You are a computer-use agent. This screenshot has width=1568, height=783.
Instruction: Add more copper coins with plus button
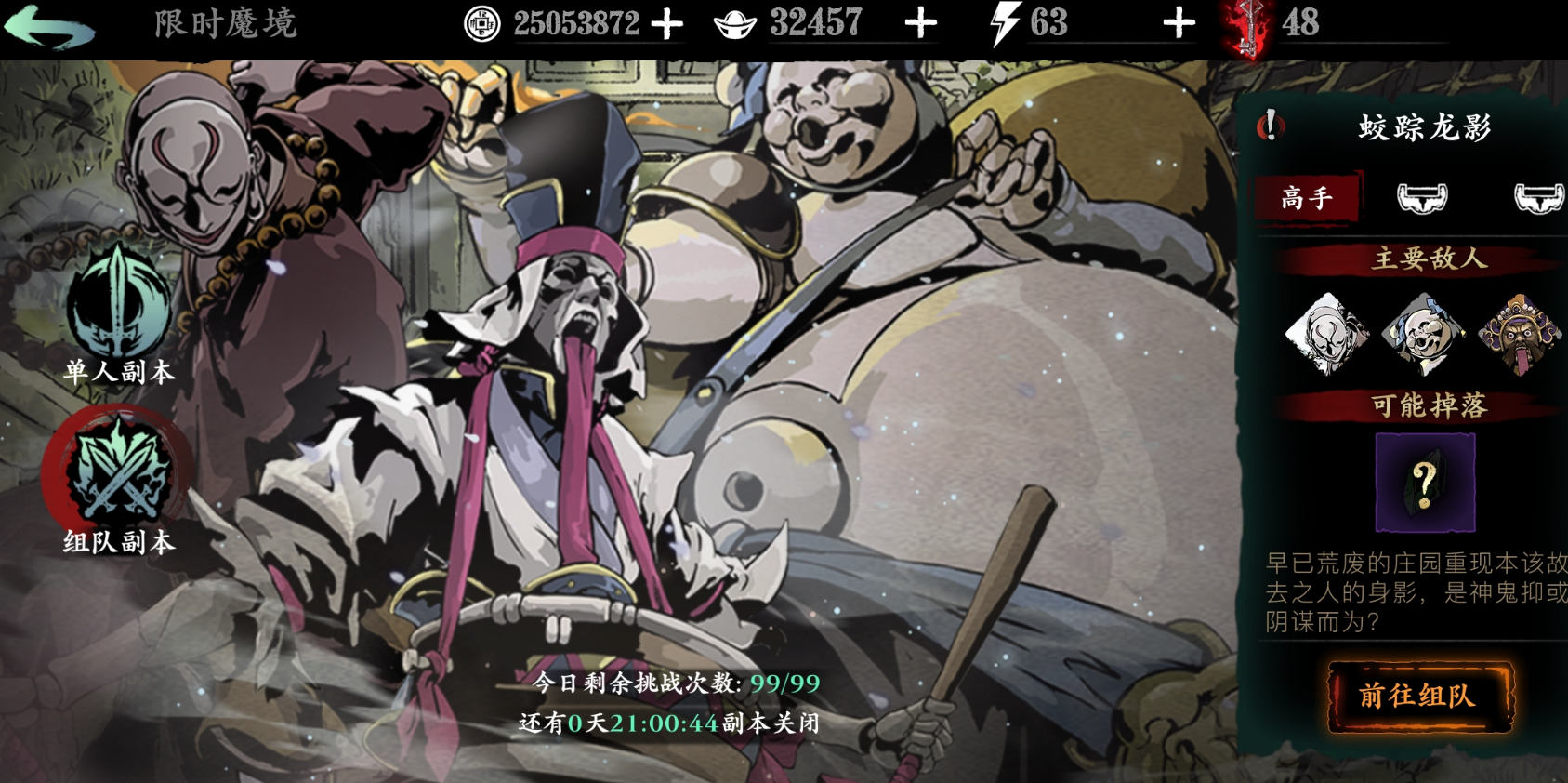point(666,24)
